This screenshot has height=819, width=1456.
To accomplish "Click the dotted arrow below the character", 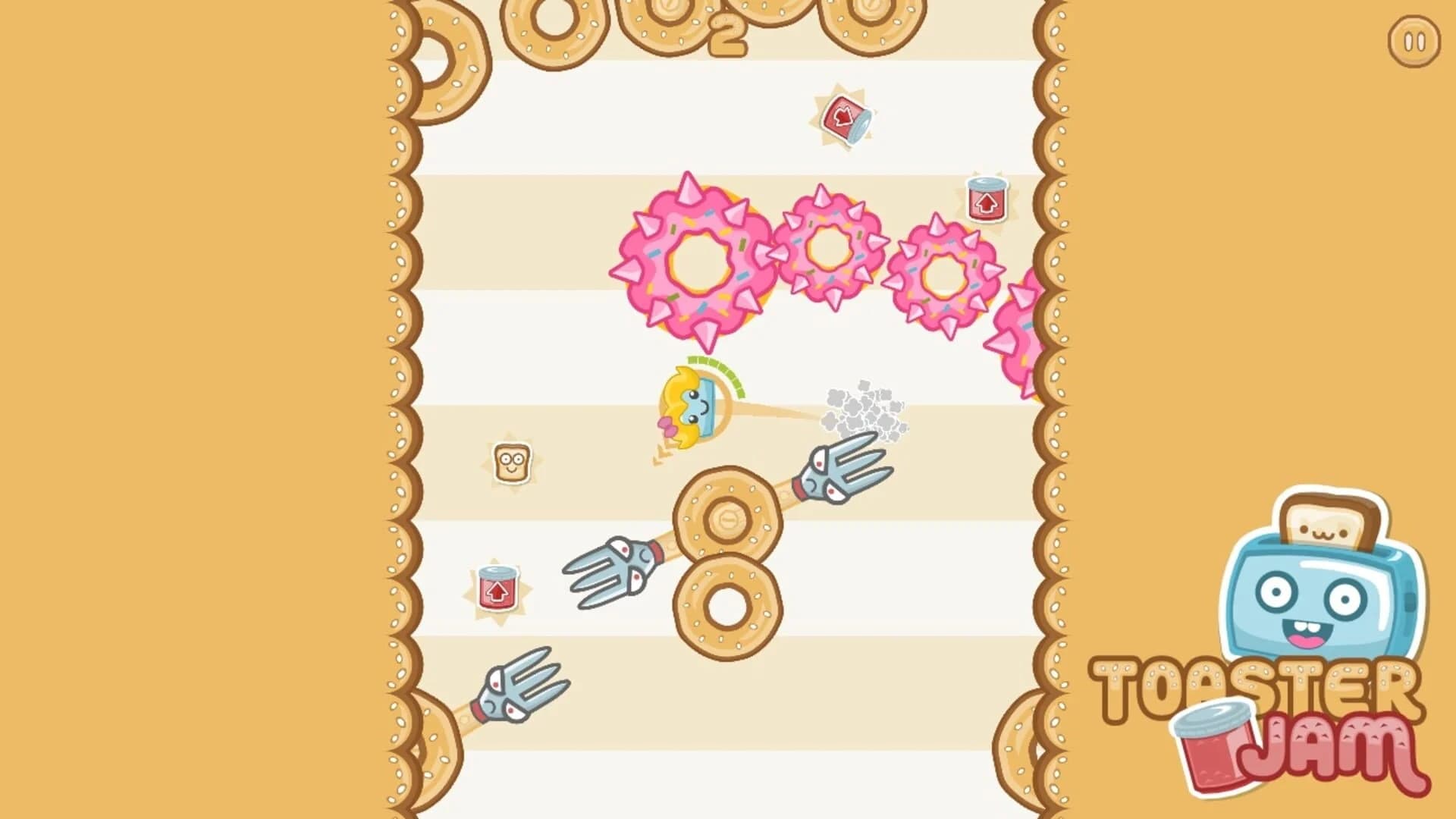I will (658, 455).
